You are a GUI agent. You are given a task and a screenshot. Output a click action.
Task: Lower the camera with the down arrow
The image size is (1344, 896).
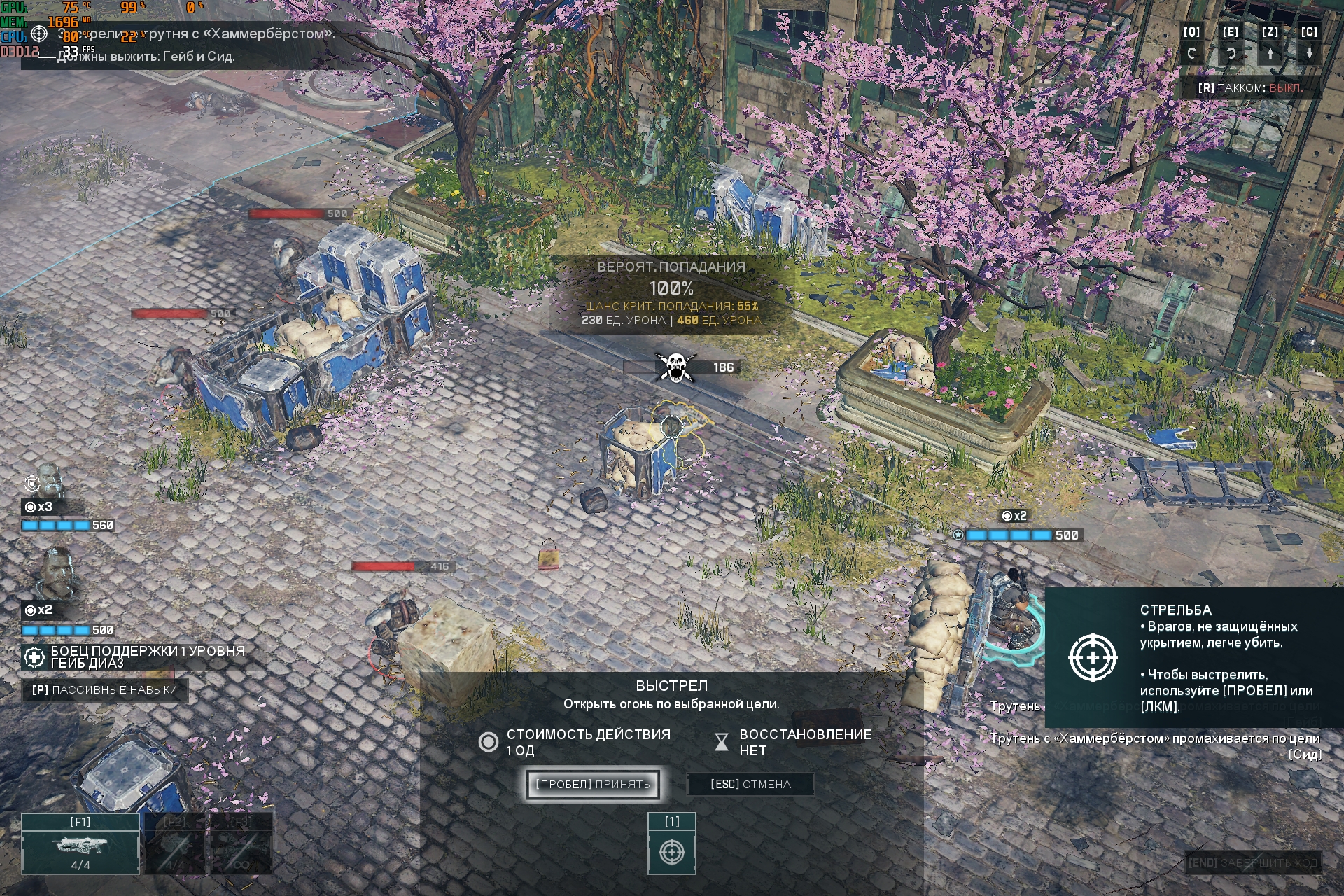coord(1309,53)
